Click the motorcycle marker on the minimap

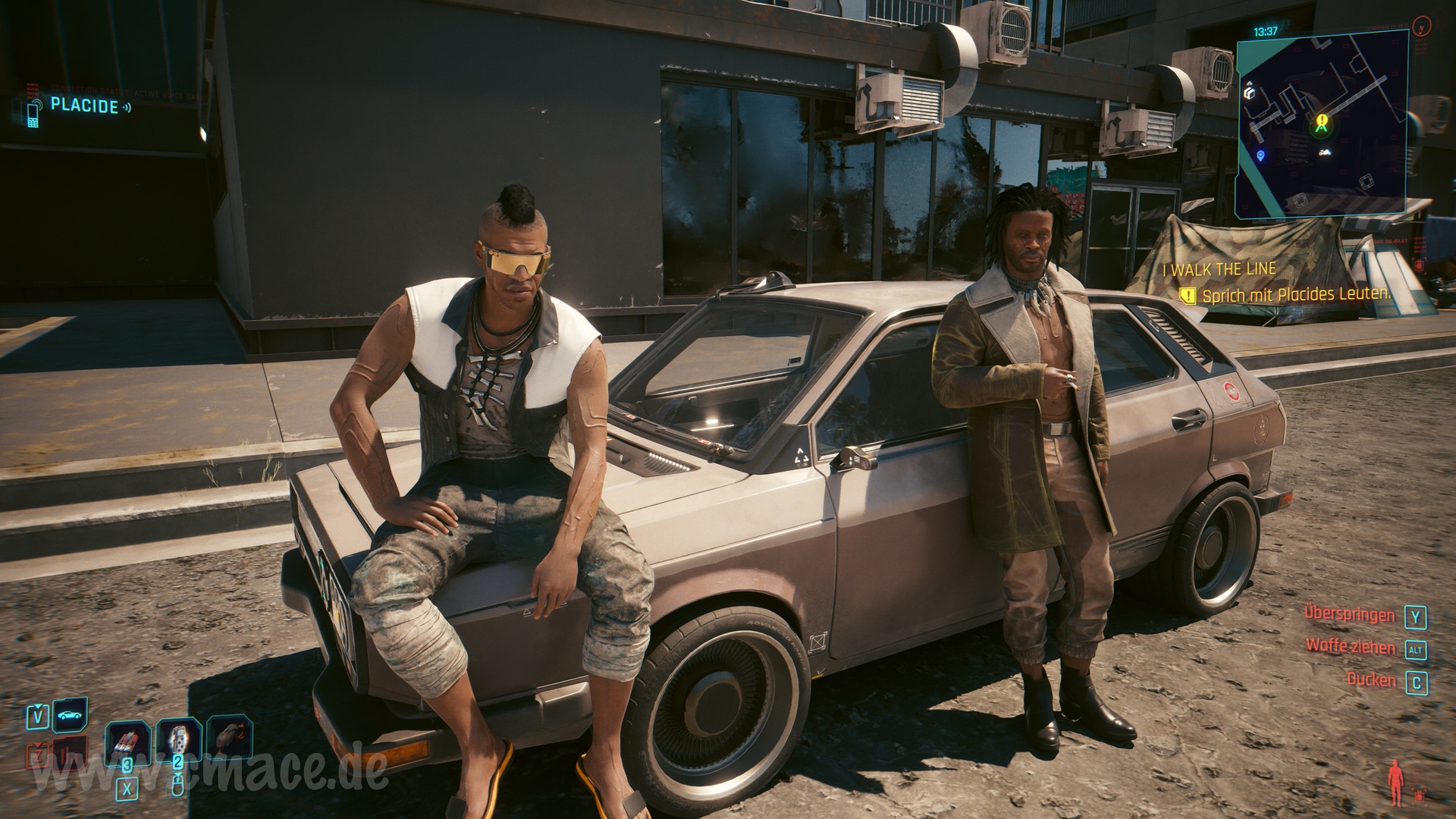click(x=1326, y=153)
